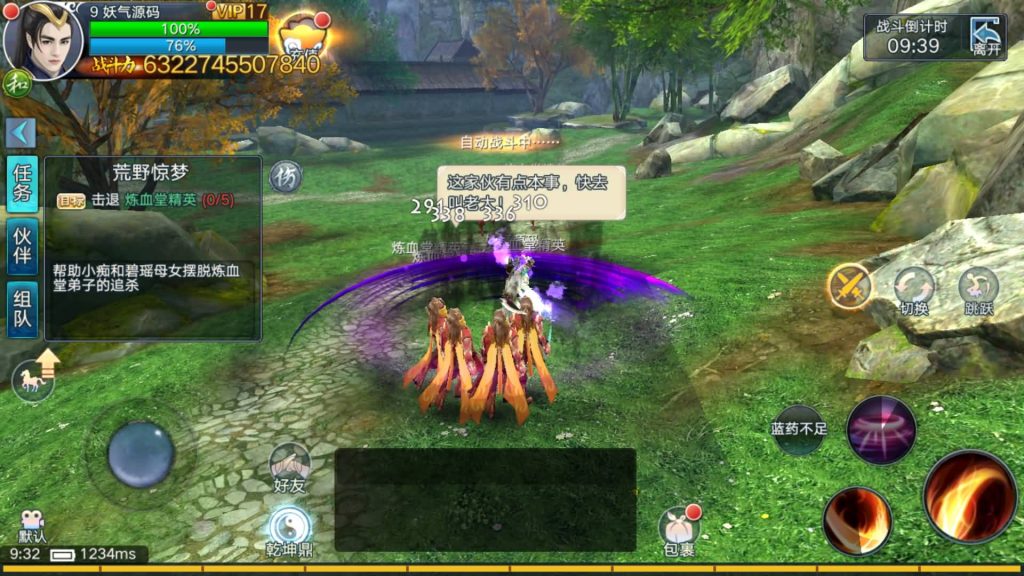Open the 组队 team tab
Image resolution: width=1024 pixels, height=576 pixels.
(x=22, y=309)
